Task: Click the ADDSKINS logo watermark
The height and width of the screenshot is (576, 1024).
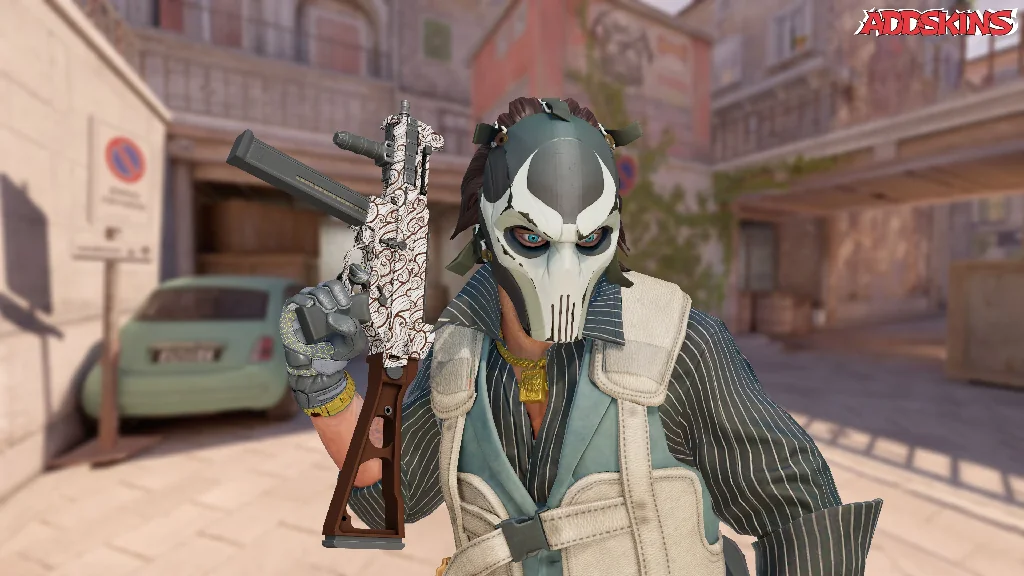Action: coord(935,22)
